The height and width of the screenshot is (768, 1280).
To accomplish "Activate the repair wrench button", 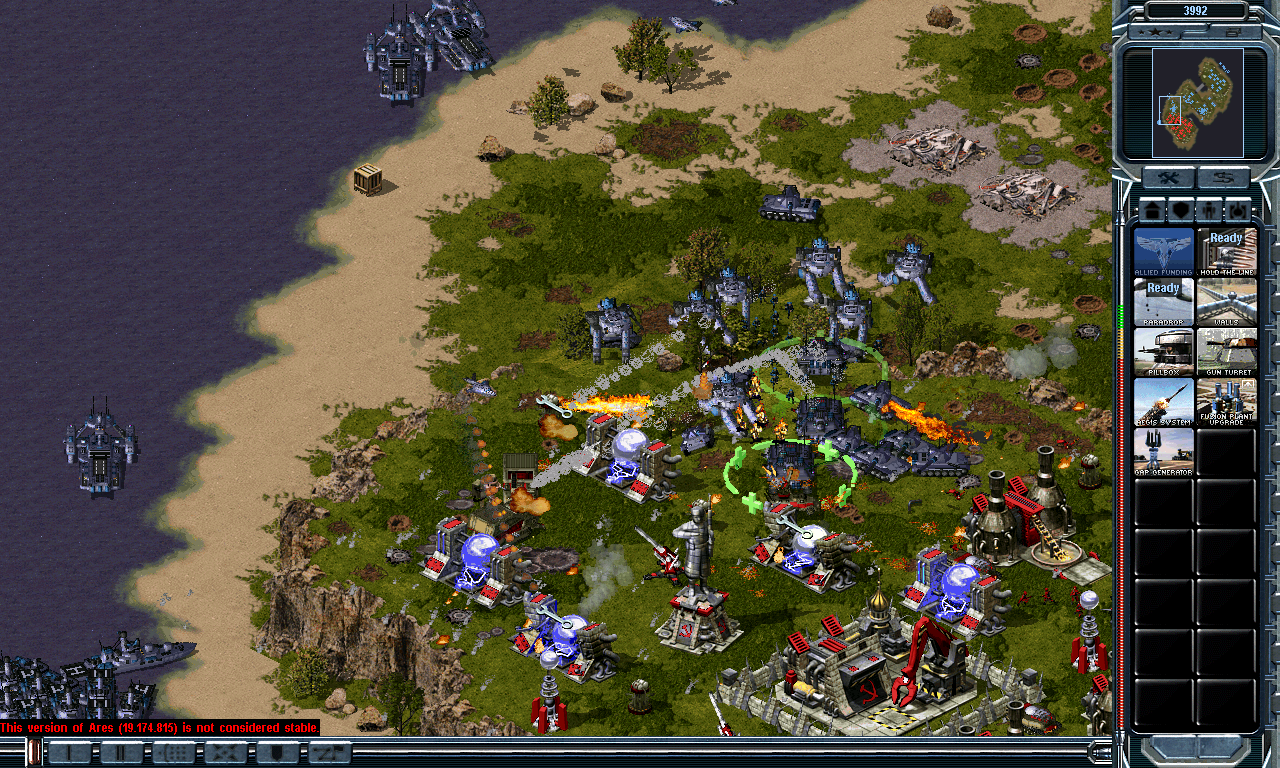I will click(x=1168, y=179).
